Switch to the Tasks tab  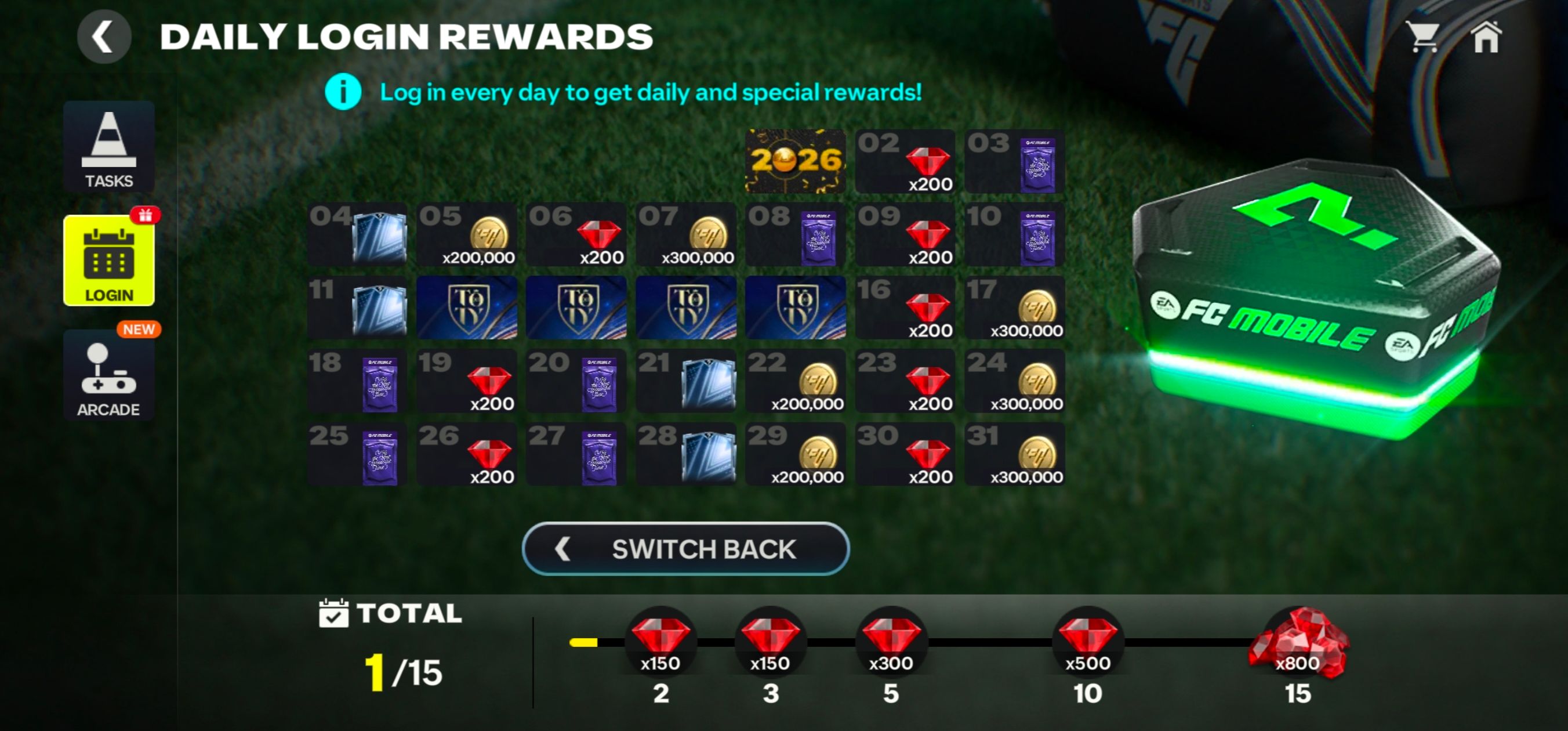pos(109,147)
